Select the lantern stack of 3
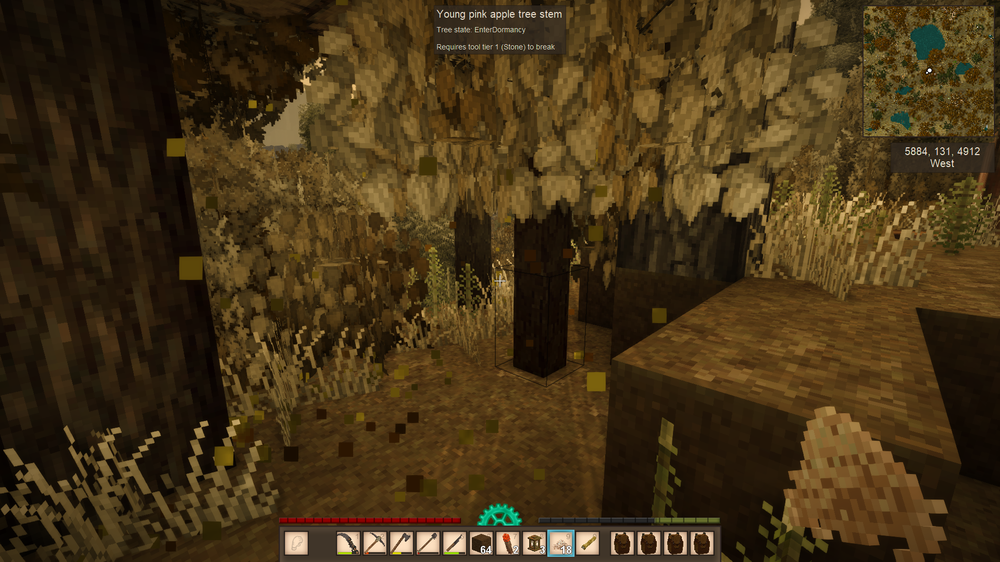1000x562 pixels. 534,543
